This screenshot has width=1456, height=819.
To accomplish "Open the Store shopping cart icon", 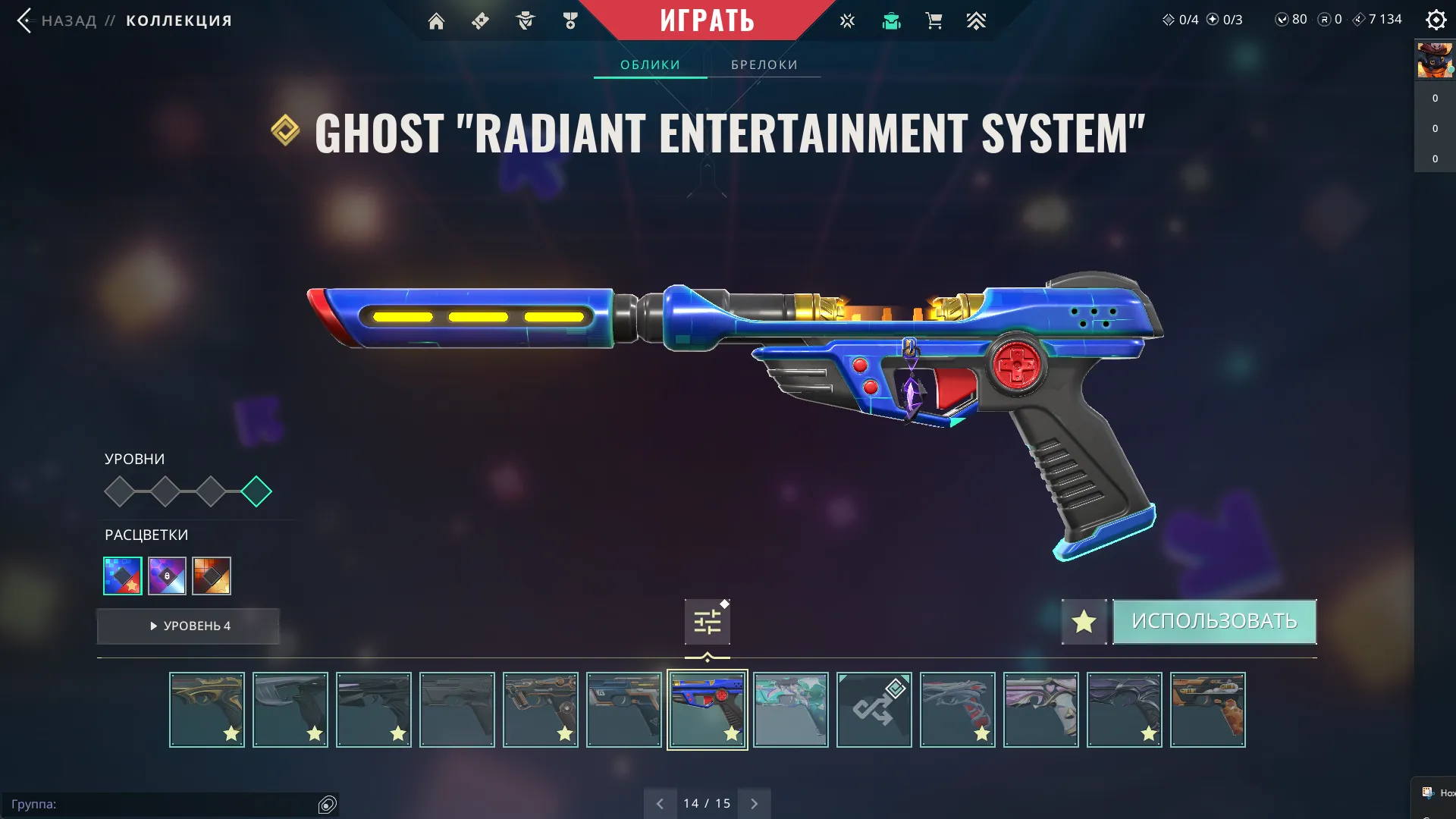I will click(x=934, y=20).
